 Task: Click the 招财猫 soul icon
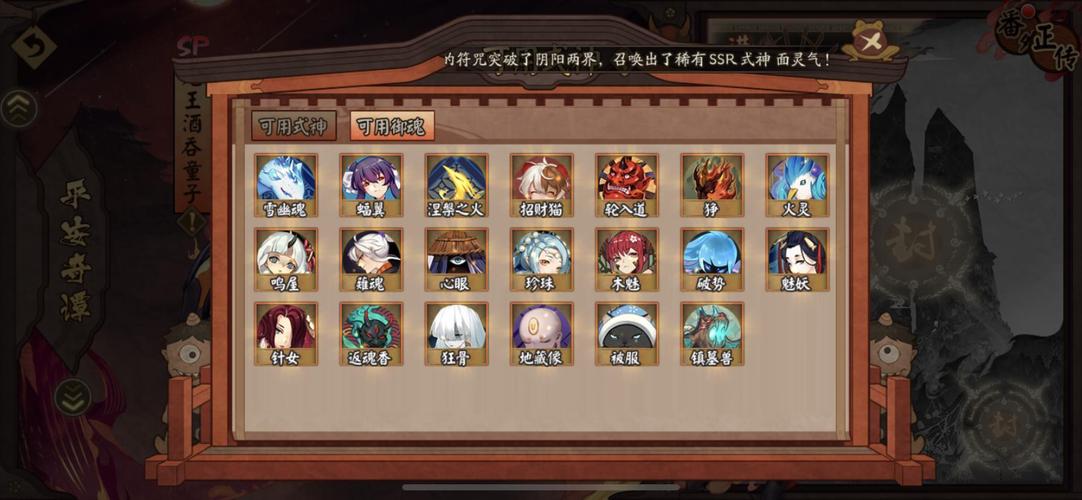[x=542, y=180]
